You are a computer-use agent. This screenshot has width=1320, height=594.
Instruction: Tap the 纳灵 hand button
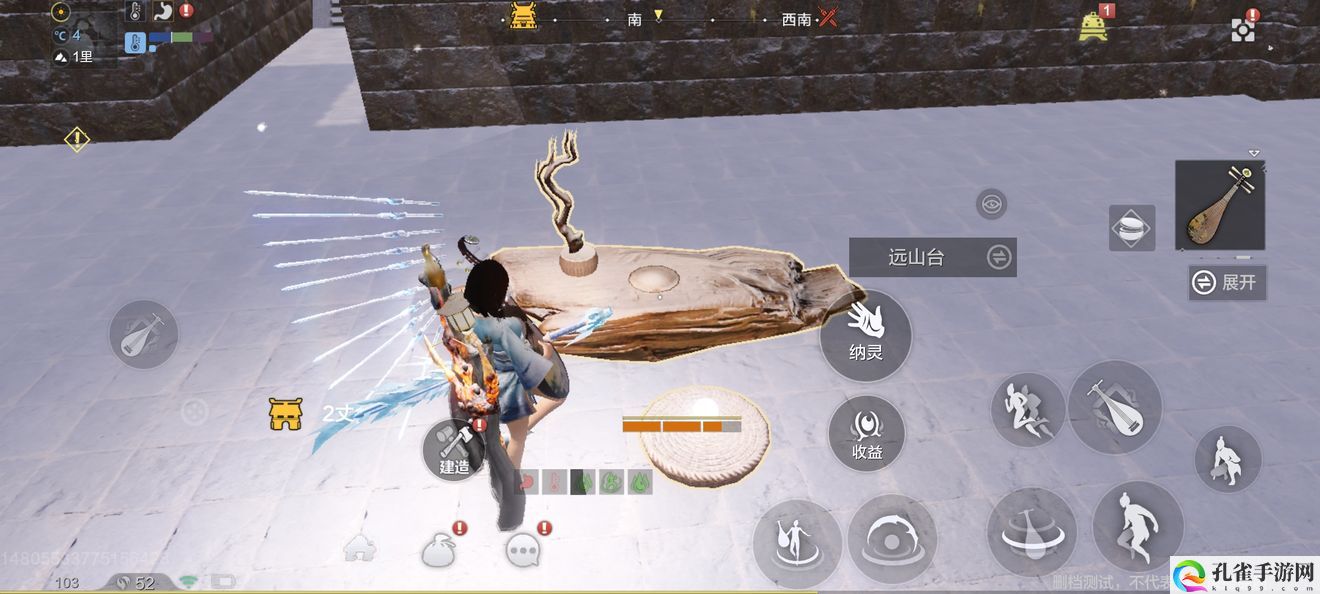865,334
